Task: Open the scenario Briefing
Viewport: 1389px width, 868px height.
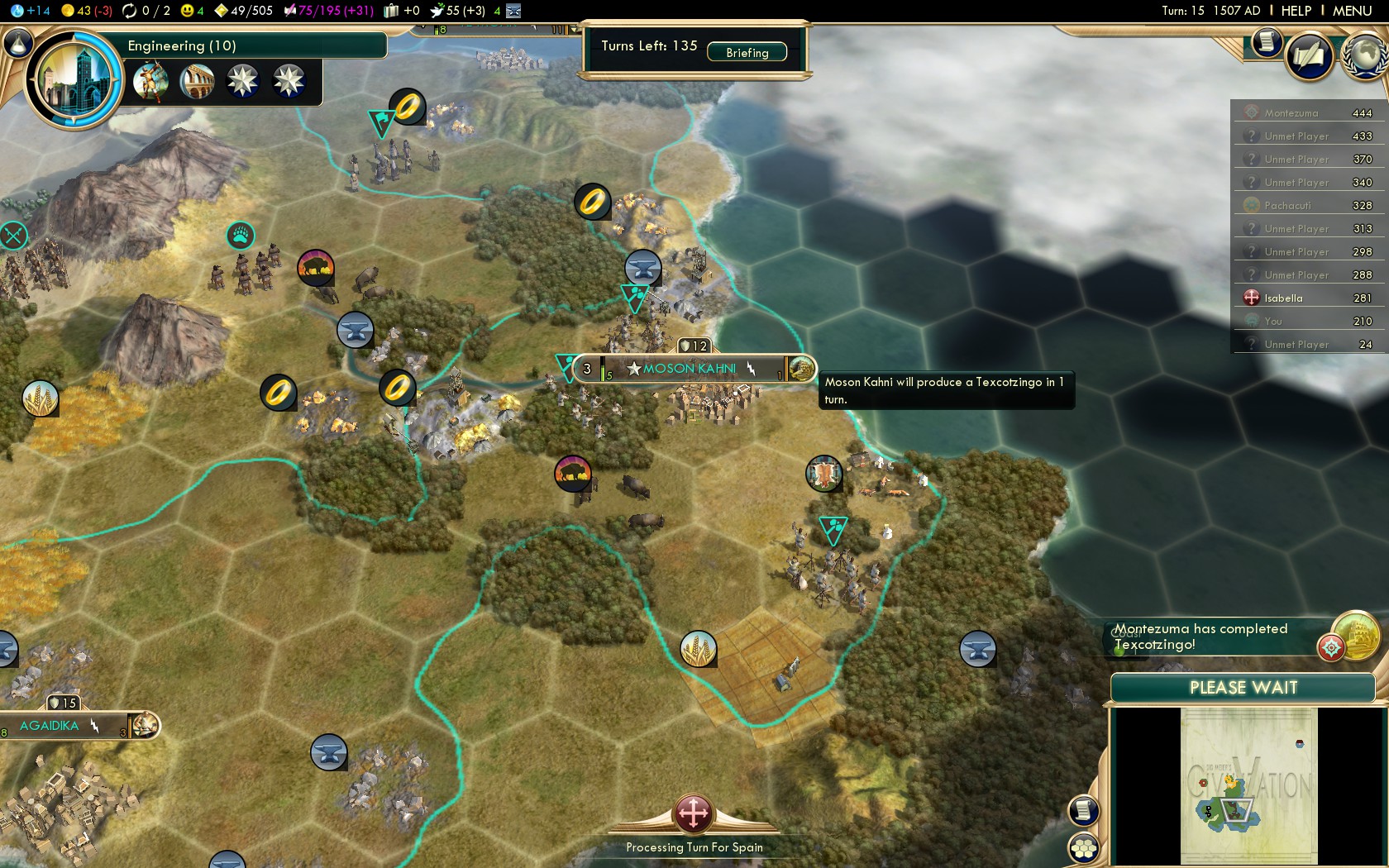Action: tap(747, 52)
